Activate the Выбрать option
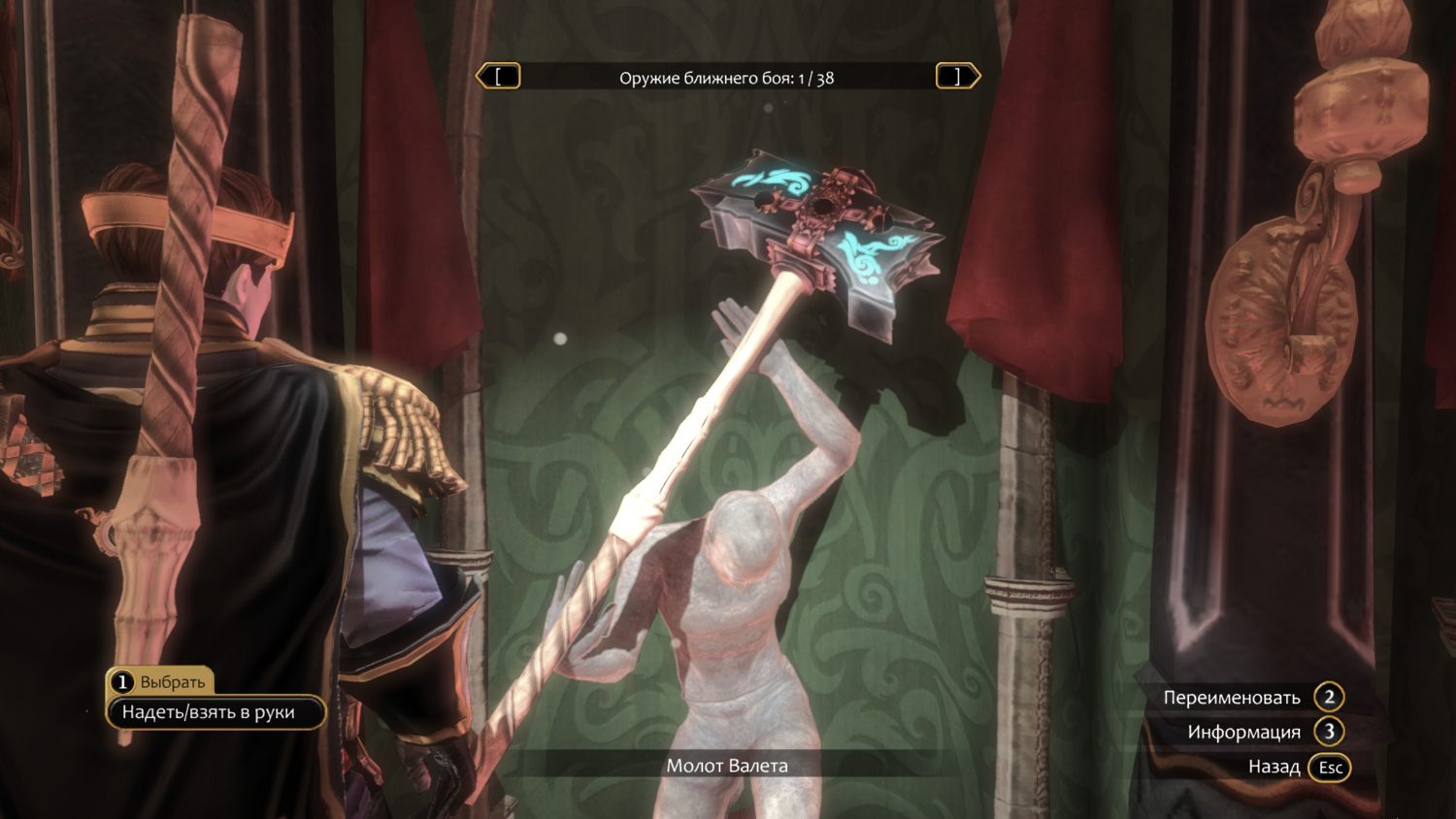Viewport: 1456px width, 819px height. point(160,681)
